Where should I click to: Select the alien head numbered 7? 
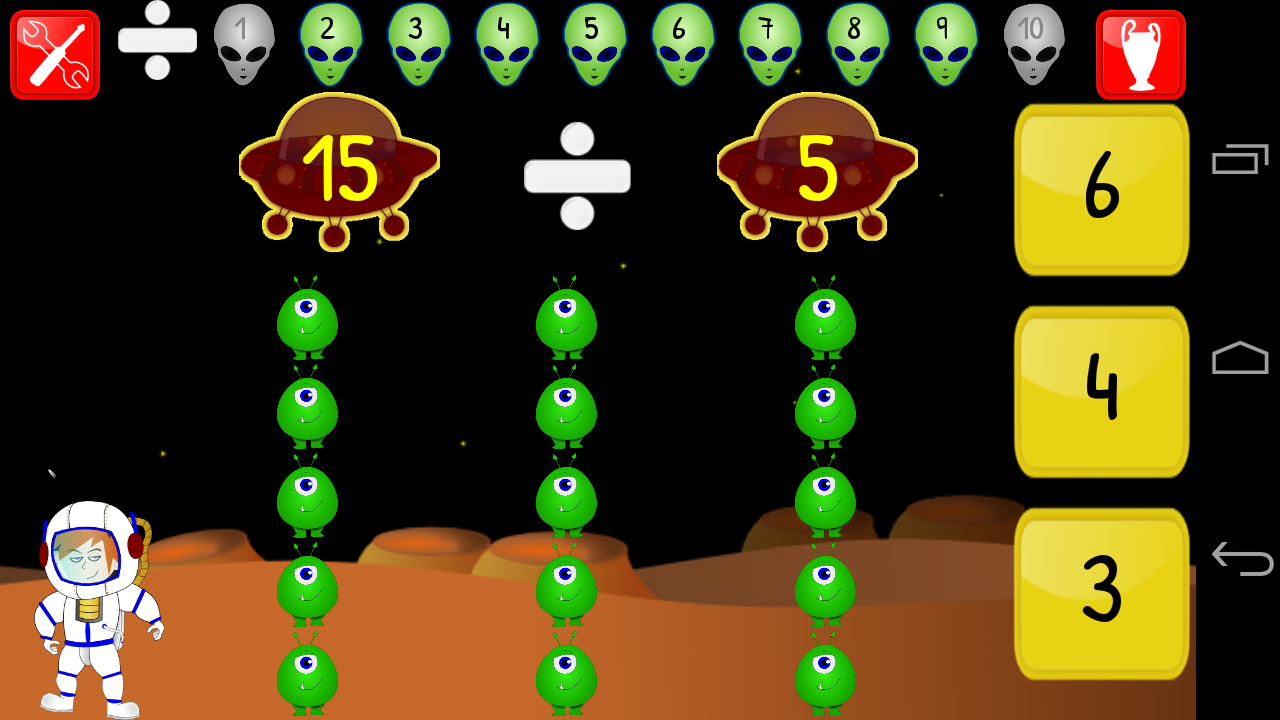point(770,45)
